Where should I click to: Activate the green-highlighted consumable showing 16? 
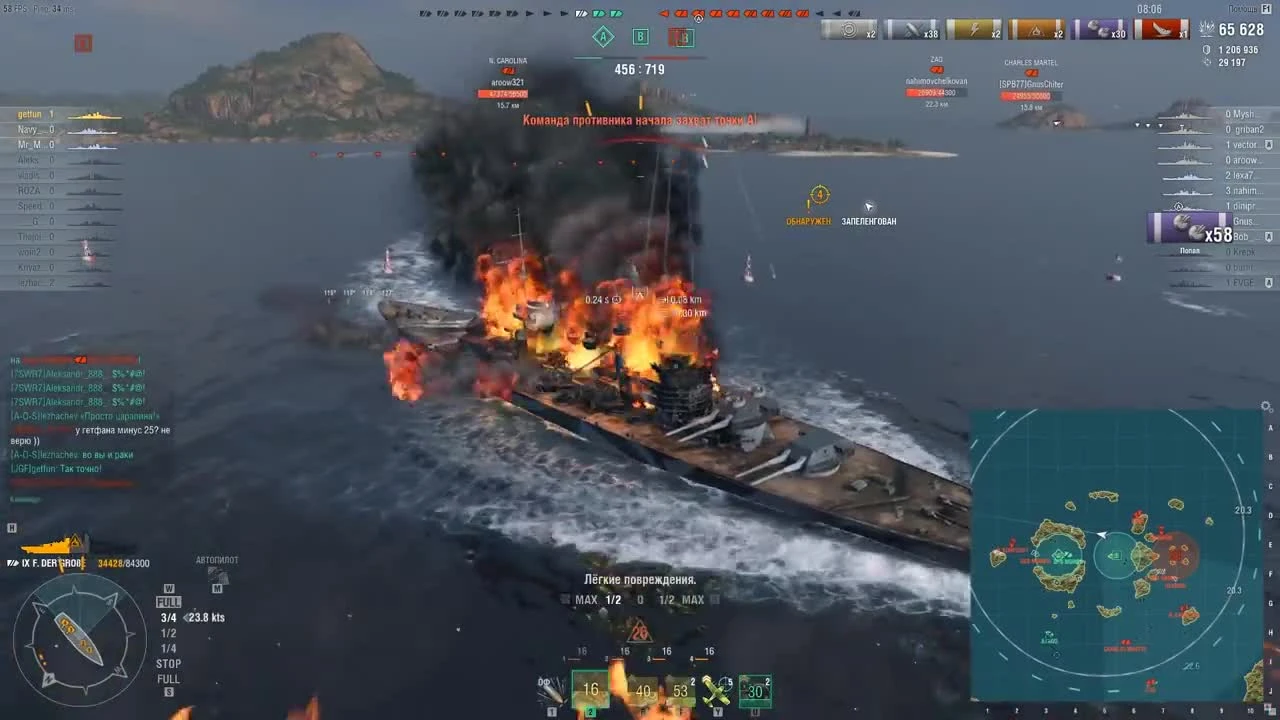tap(590, 690)
